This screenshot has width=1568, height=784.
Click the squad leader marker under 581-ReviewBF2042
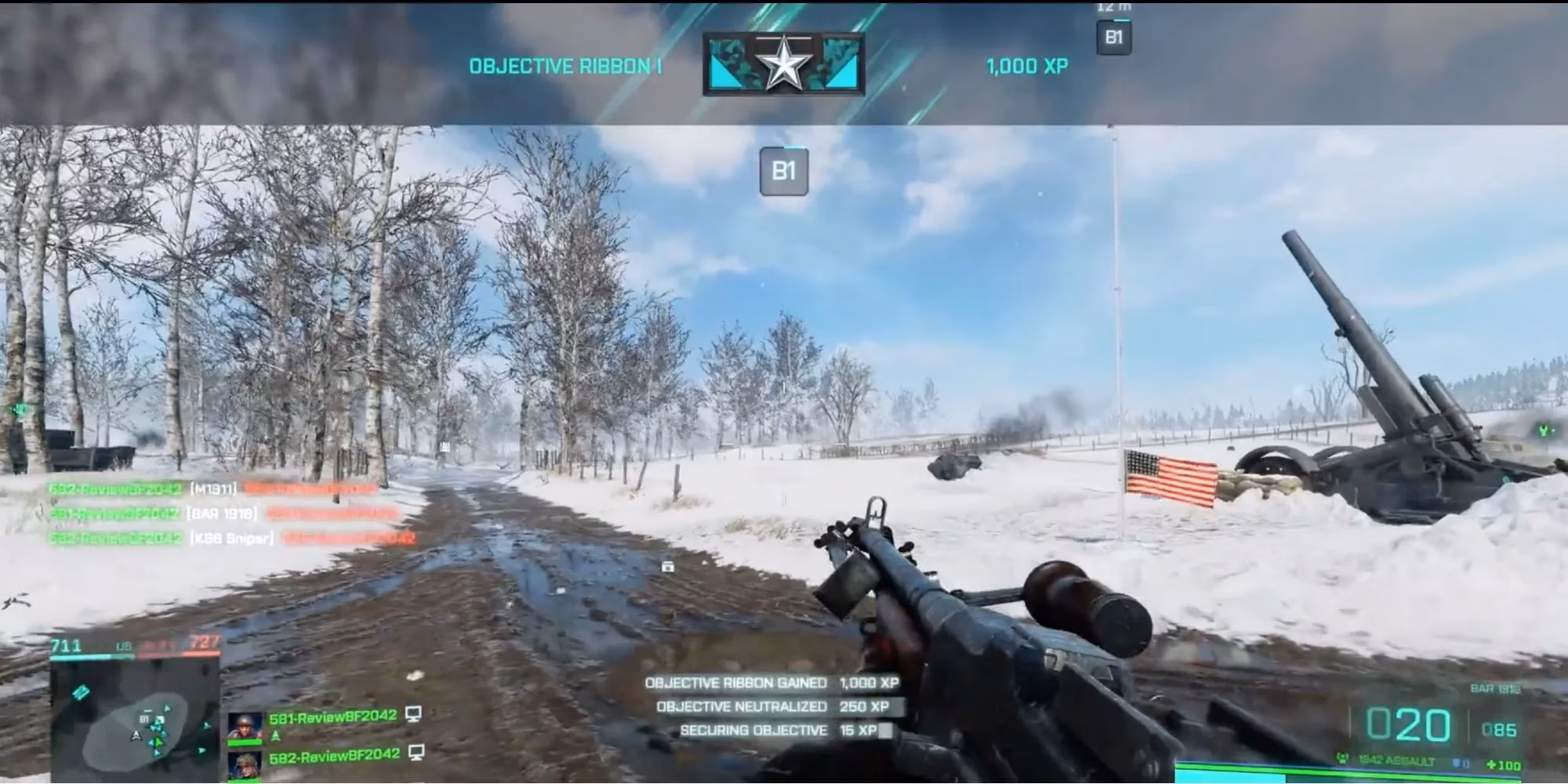pyautogui.click(x=276, y=737)
